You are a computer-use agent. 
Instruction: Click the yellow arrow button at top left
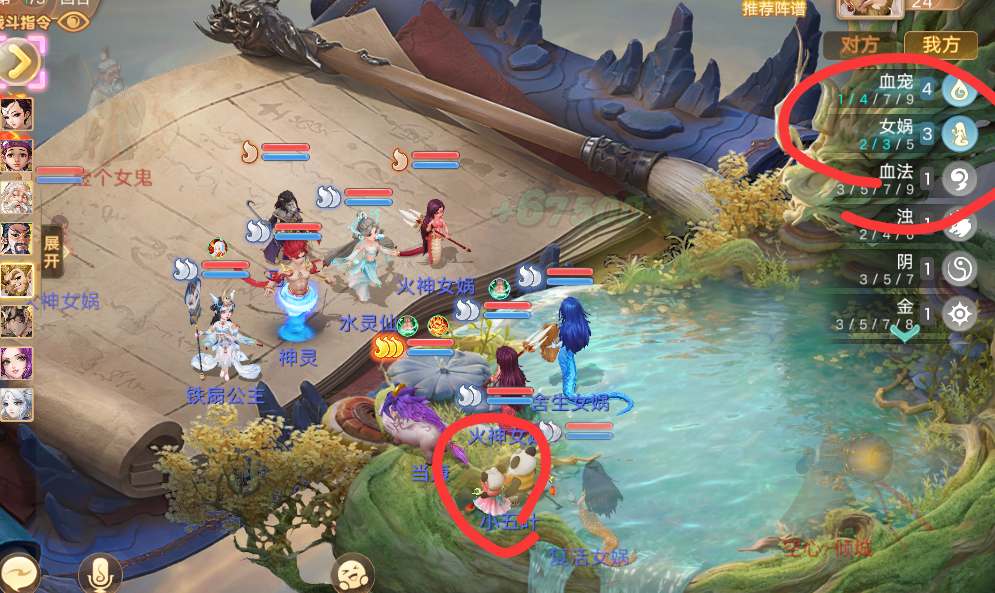(x=20, y=62)
